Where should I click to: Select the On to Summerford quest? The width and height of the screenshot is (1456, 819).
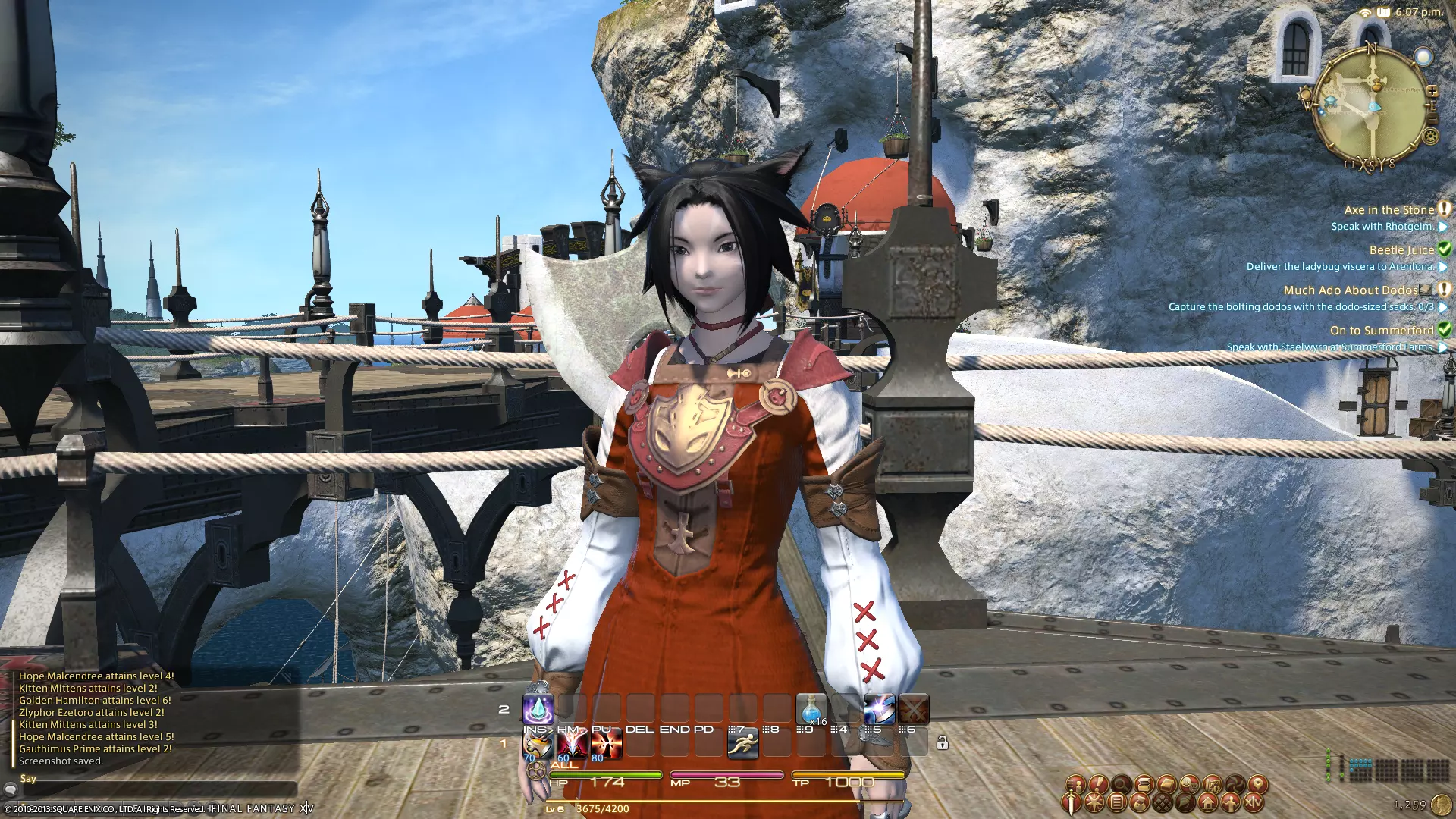(1382, 331)
